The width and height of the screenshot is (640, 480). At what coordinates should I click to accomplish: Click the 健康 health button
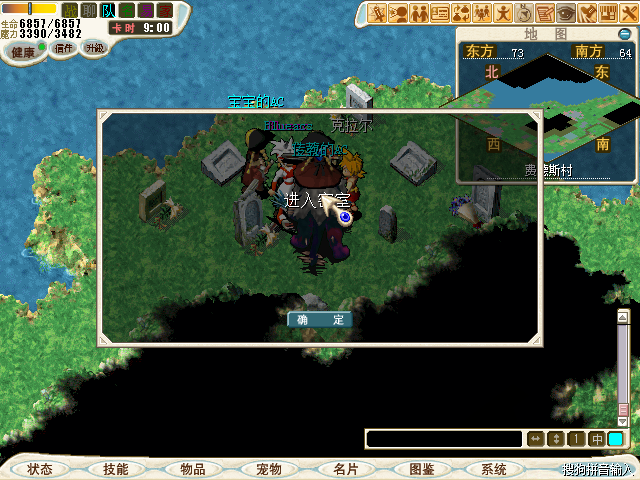[24, 51]
